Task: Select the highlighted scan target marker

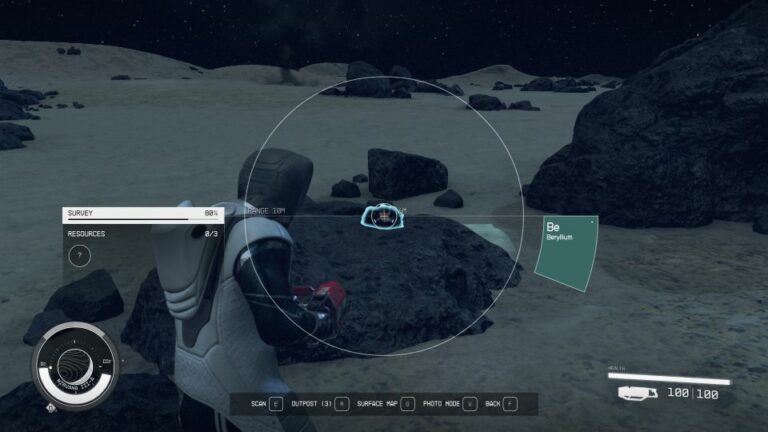Action: tap(381, 215)
